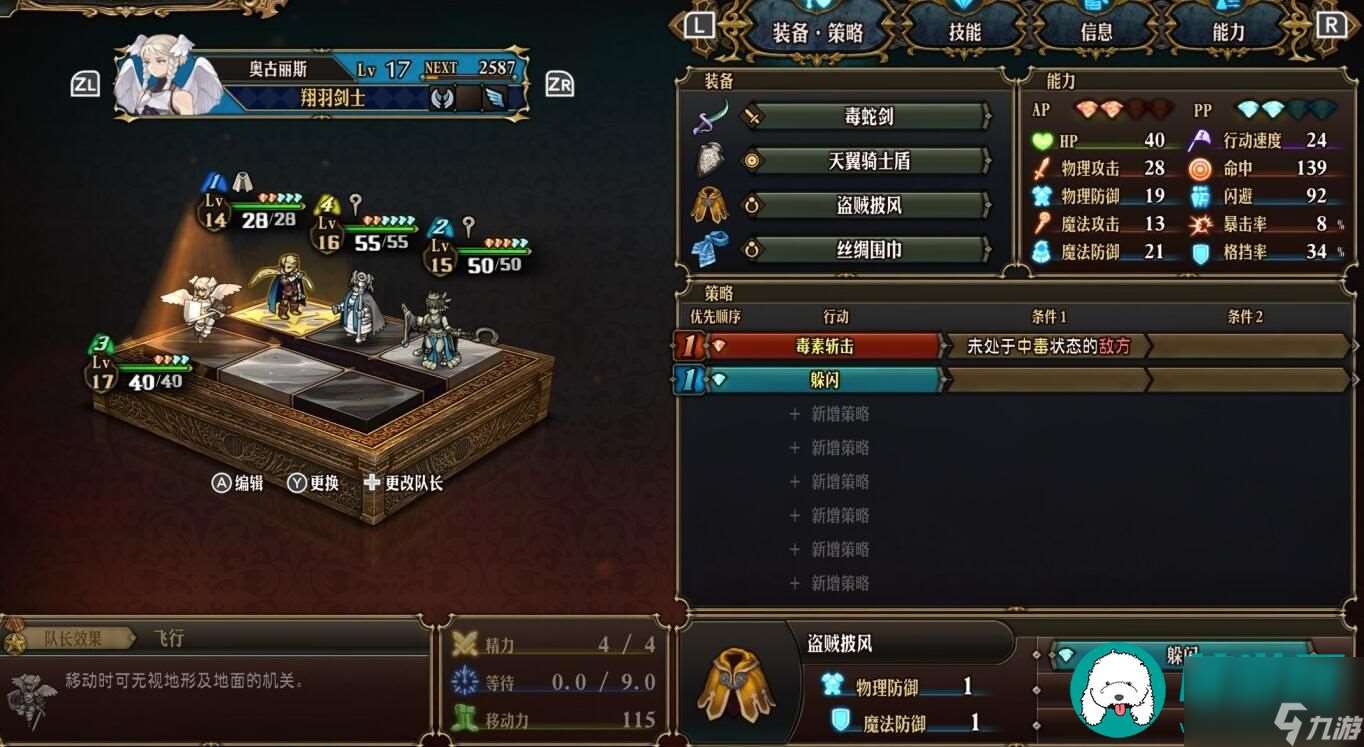Switch to the 信息 tab
The image size is (1364, 747).
tap(1096, 31)
